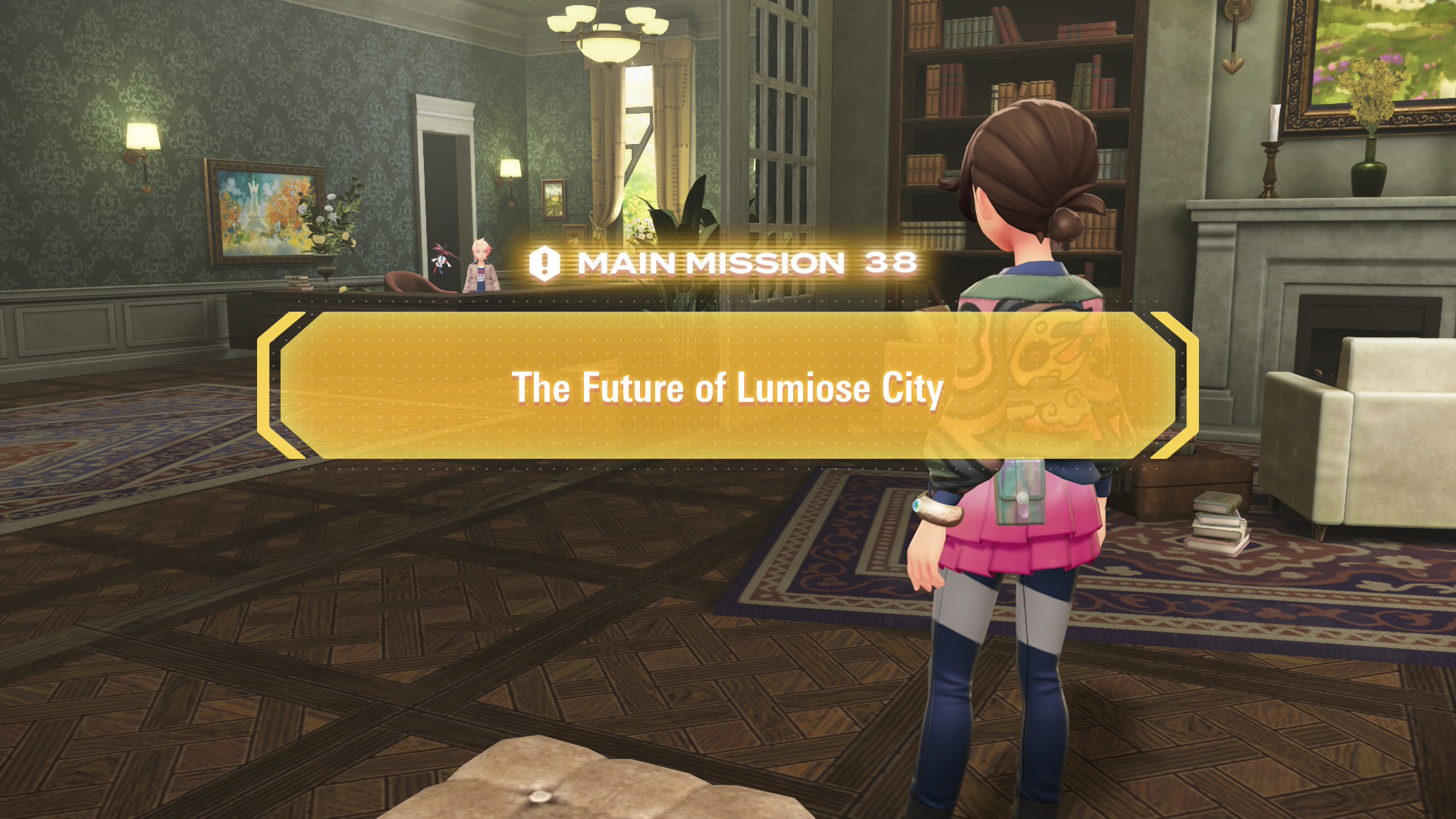Click The Future of Lumiose City banner
Screen dimensions: 1456x819
(726, 388)
